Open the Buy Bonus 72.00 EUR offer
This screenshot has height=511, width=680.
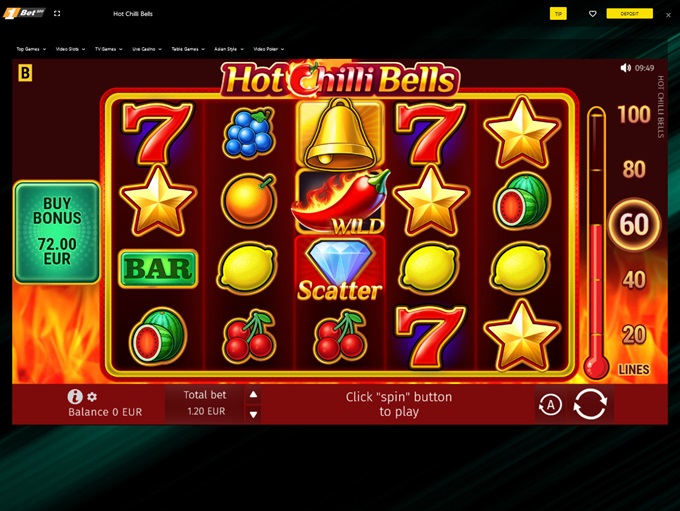(56, 232)
